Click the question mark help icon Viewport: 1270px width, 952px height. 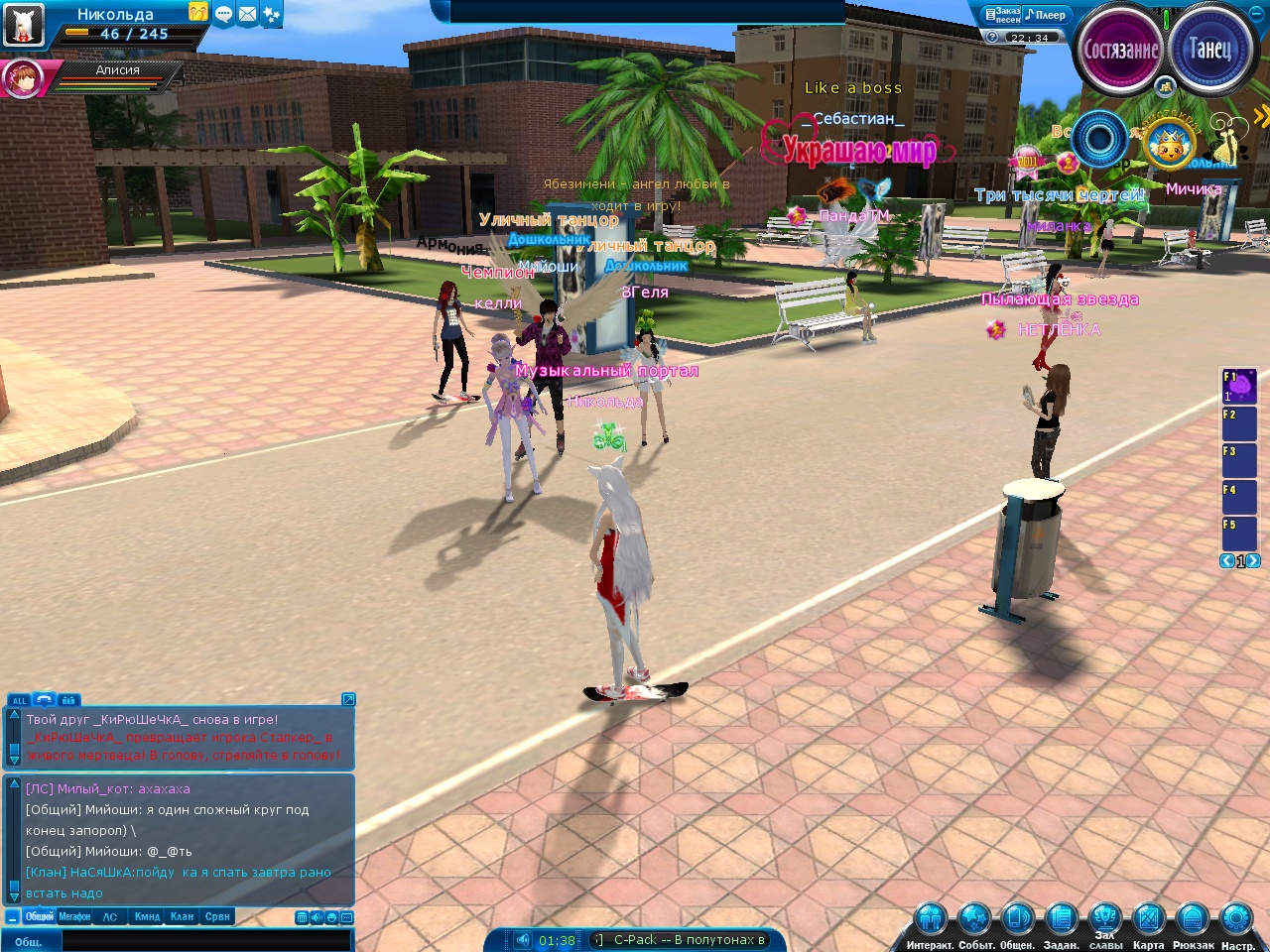tap(992, 37)
